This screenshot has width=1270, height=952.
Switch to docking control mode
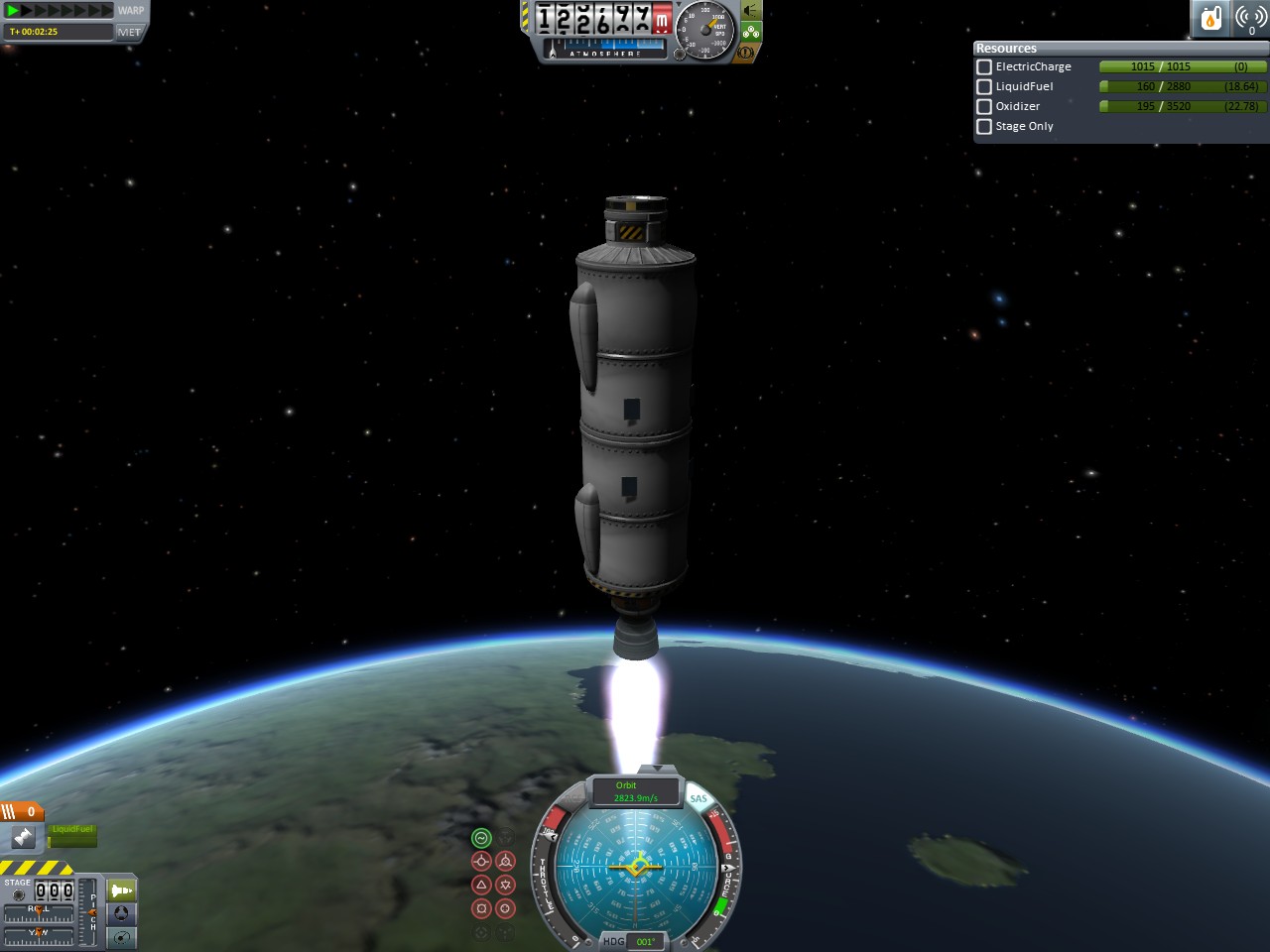pyautogui.click(x=122, y=913)
